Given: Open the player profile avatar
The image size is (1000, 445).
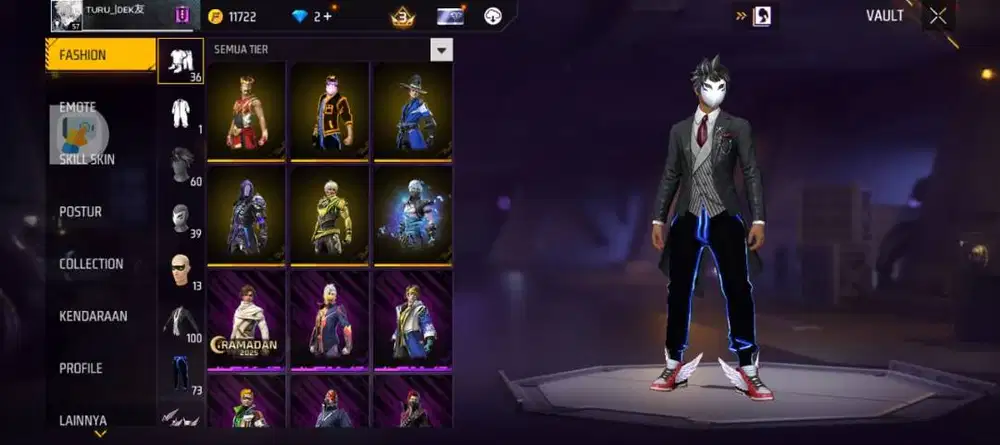Looking at the screenshot, I should [66, 15].
